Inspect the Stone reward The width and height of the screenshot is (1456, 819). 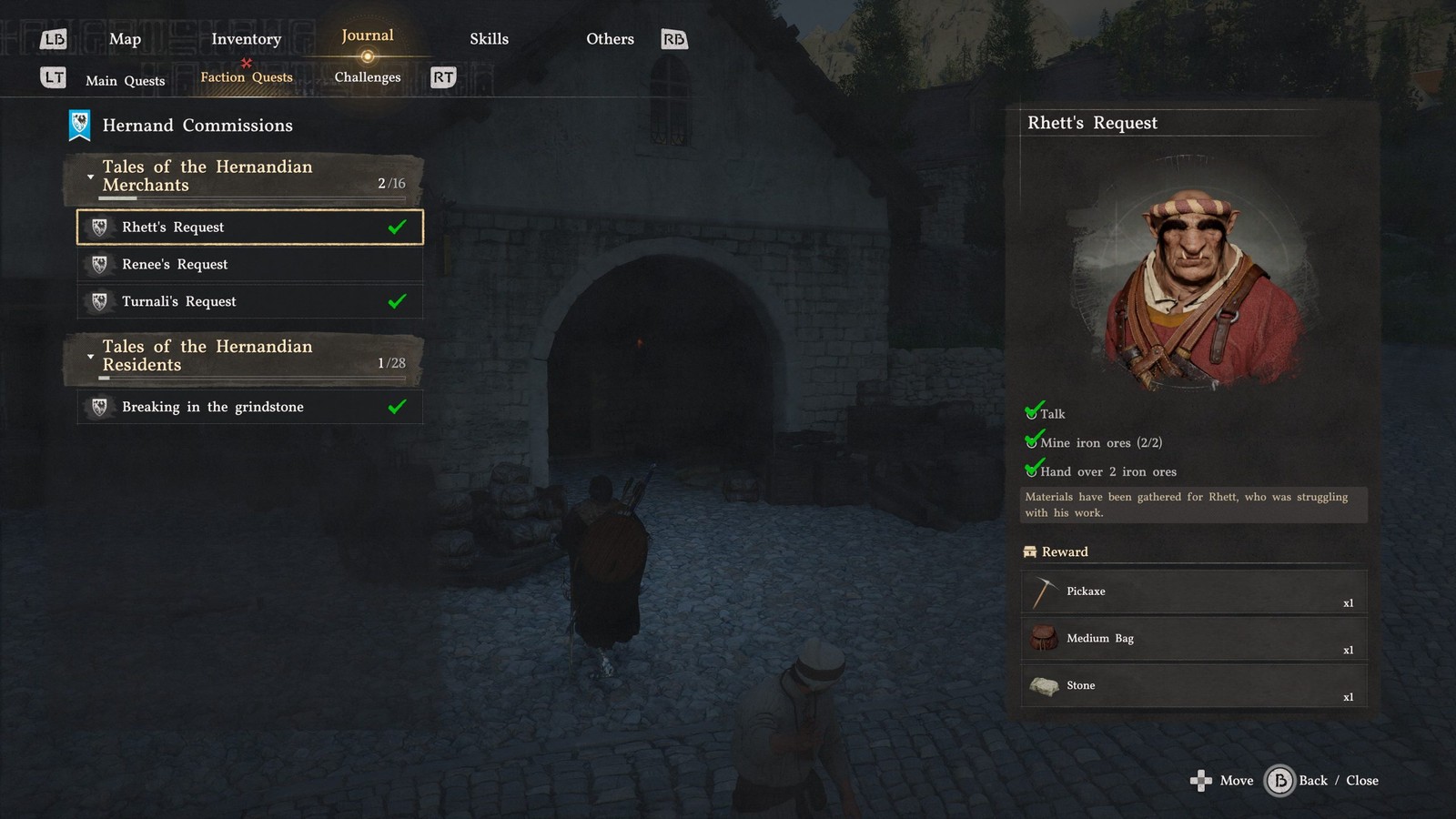tap(1193, 686)
